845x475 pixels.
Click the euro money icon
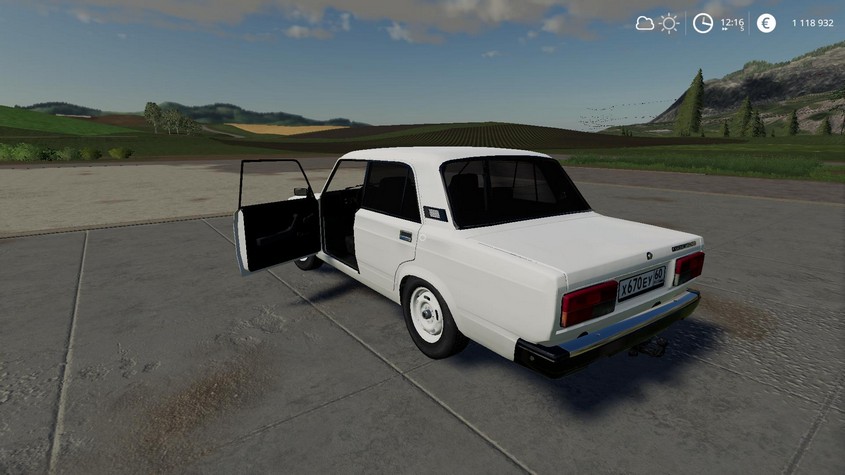click(766, 23)
